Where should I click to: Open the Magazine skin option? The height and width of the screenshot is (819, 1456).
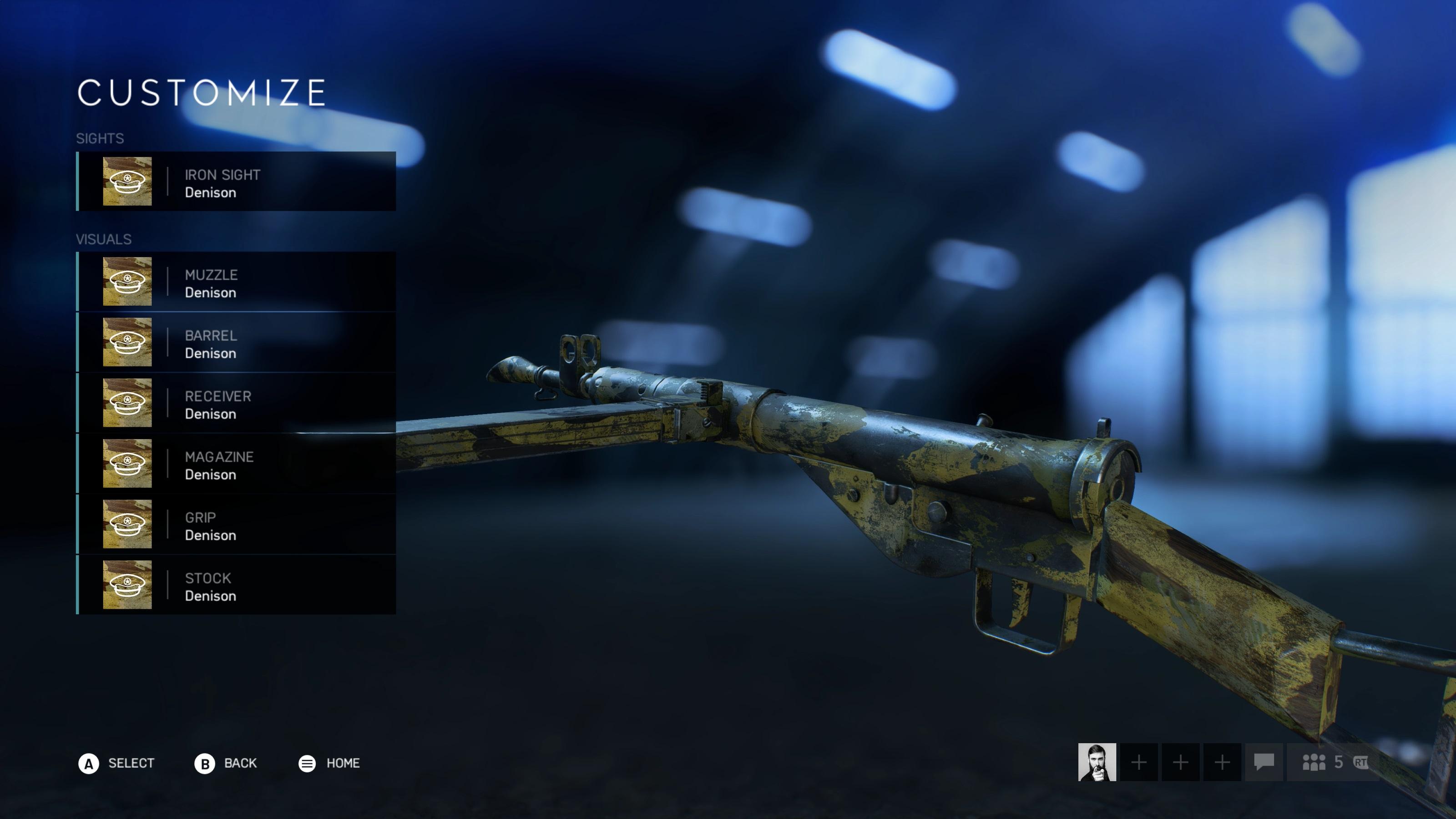coord(236,464)
